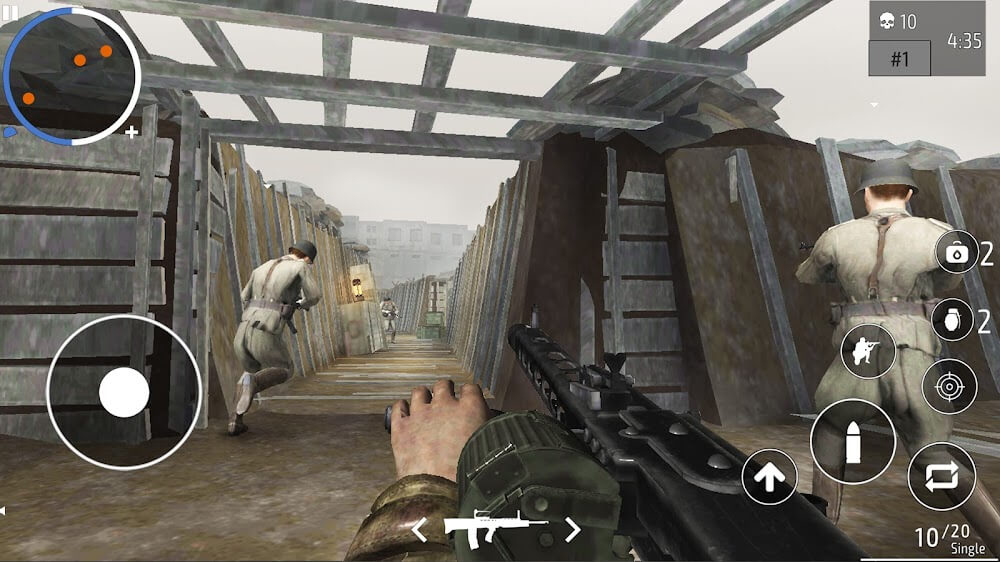1000x562 pixels.
Task: Switch to the next weapon with the right arrow
Action: coord(573,529)
